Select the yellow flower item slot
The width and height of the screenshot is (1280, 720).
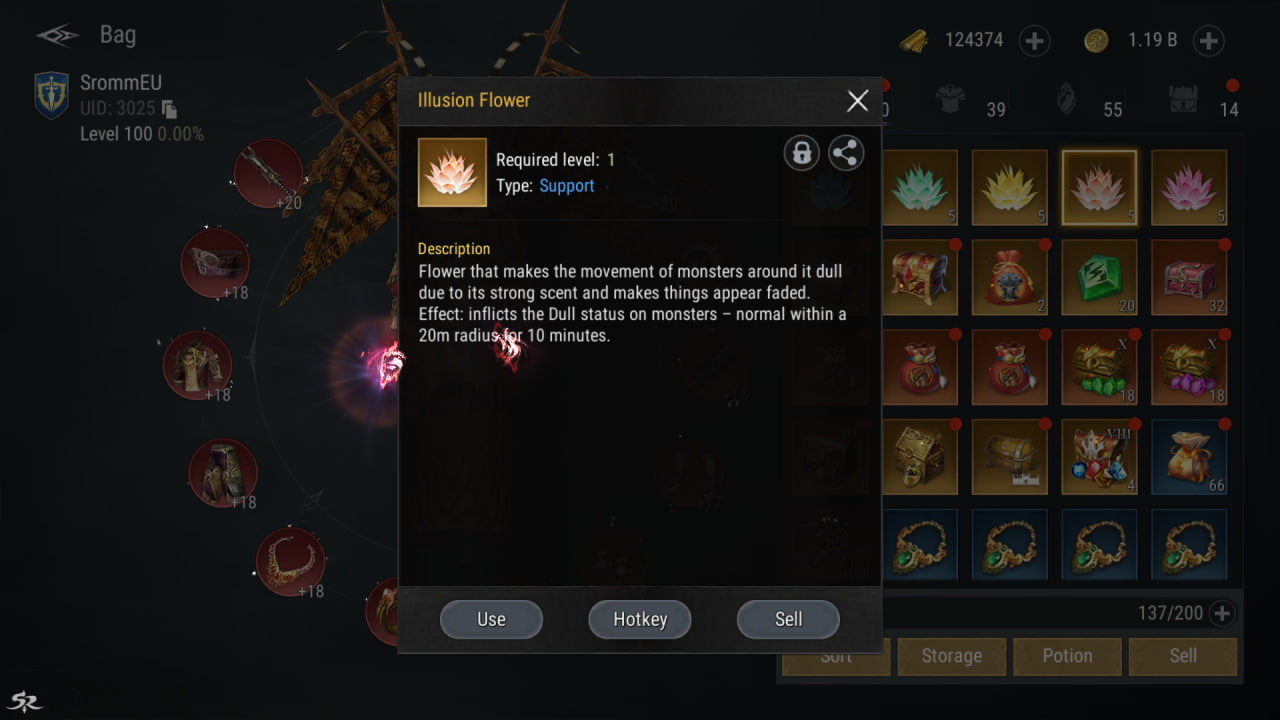click(1009, 188)
